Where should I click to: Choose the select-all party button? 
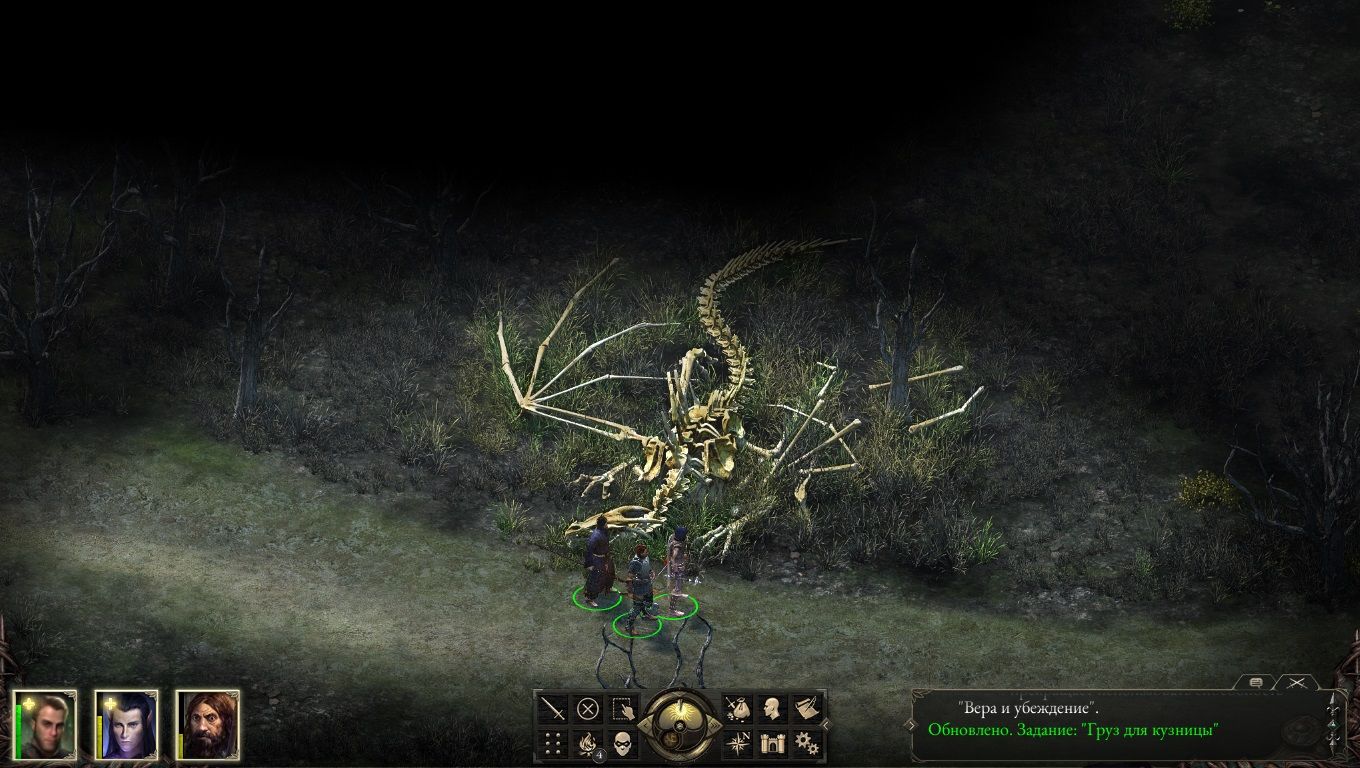pos(623,709)
